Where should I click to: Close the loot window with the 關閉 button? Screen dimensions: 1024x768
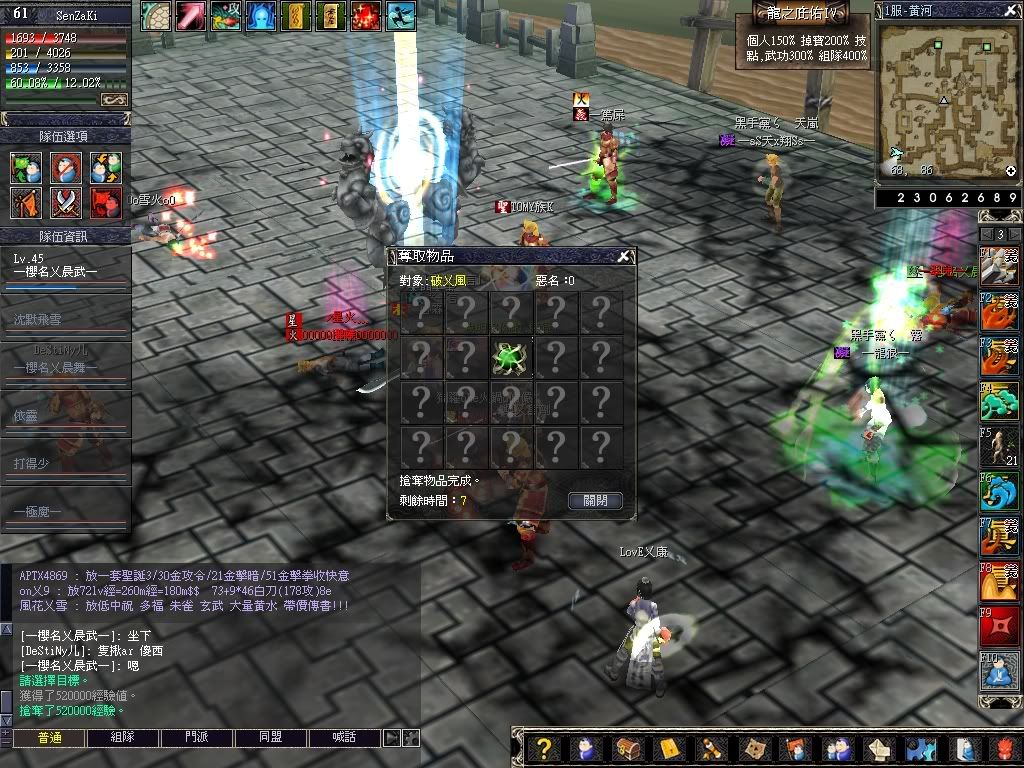(x=595, y=500)
